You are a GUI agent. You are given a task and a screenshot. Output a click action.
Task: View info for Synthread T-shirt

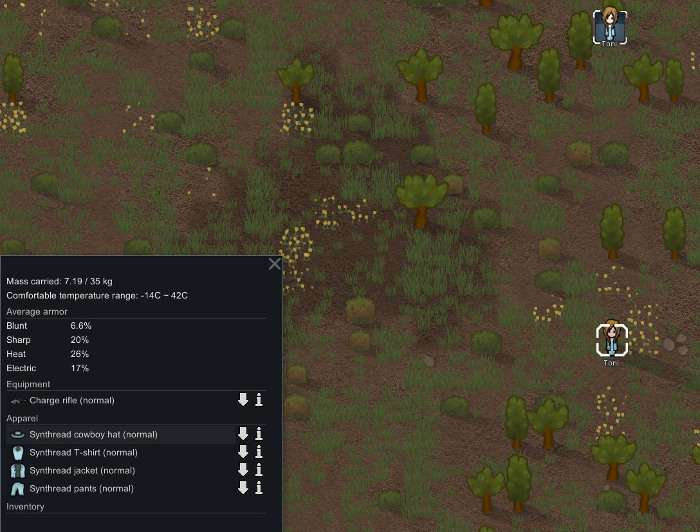[259, 452]
